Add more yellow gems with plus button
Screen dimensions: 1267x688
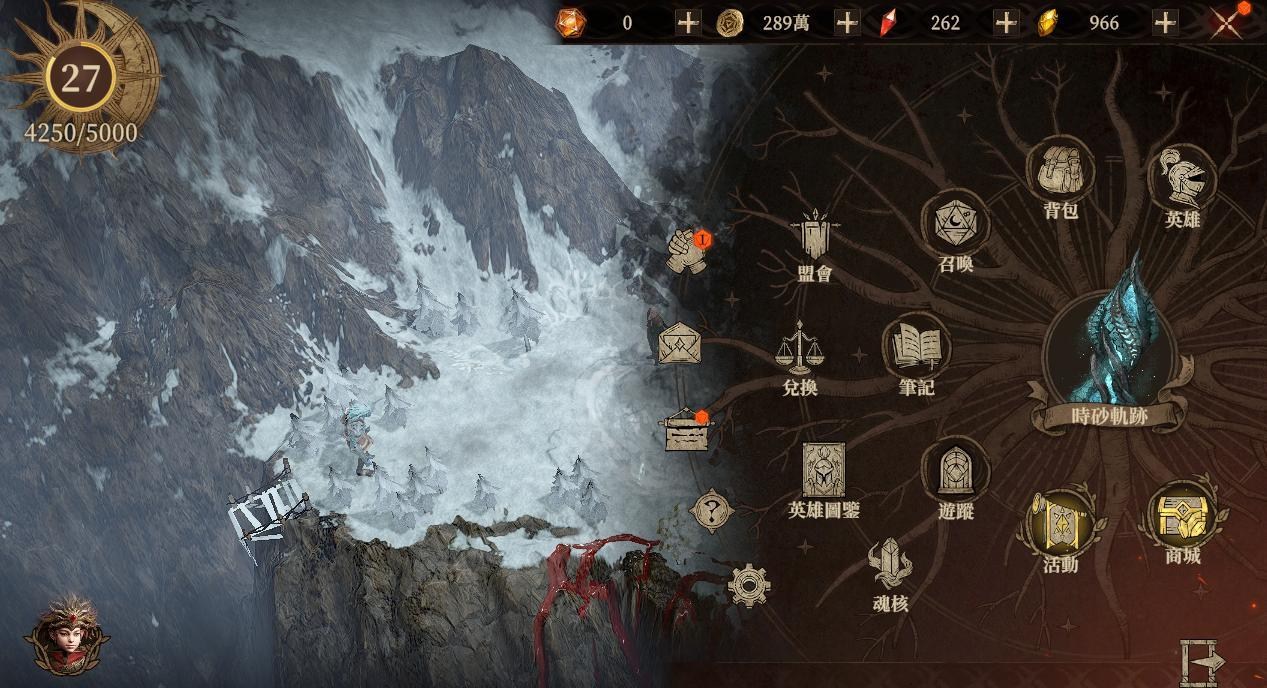pos(1164,22)
